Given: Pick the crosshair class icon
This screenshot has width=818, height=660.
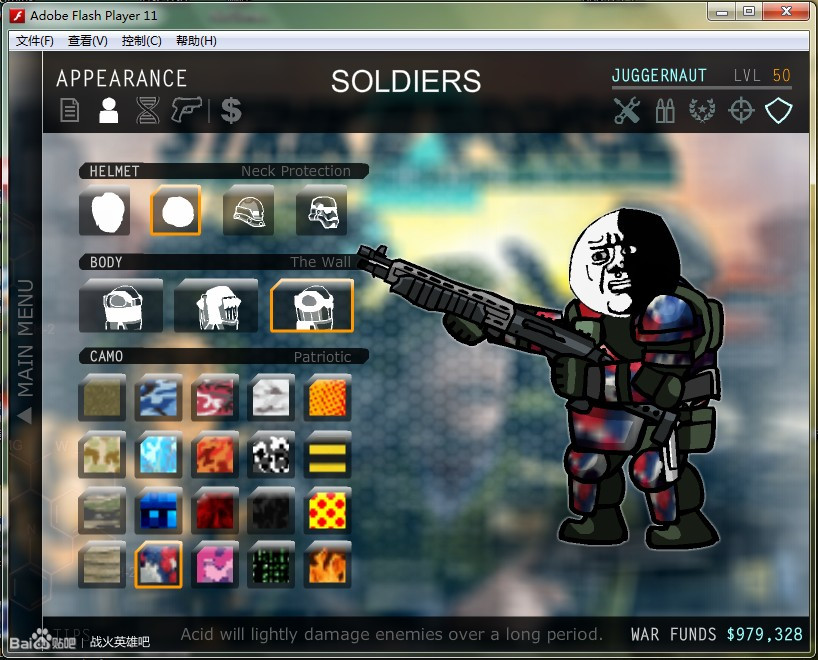Looking at the screenshot, I should [740, 111].
